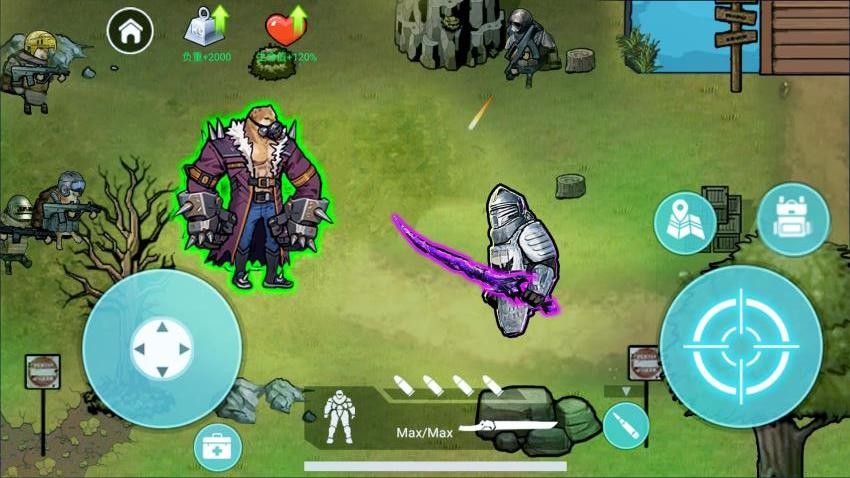
Task: Tap the home button
Action: (130, 31)
